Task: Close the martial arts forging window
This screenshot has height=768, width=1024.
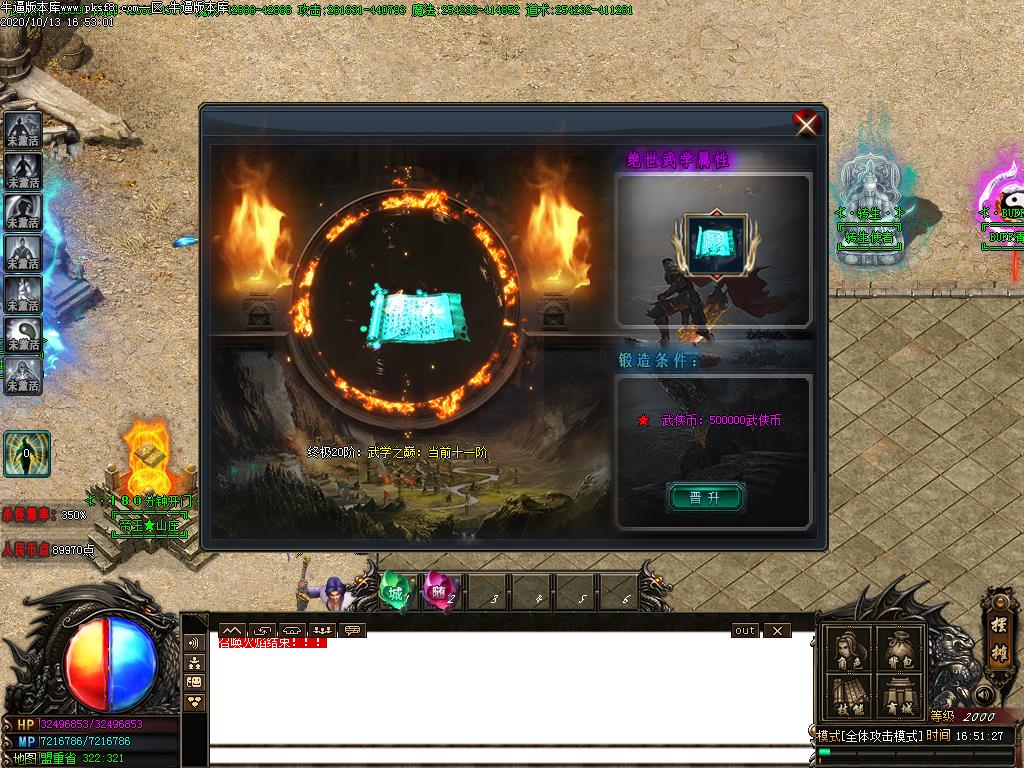Action: pos(806,123)
